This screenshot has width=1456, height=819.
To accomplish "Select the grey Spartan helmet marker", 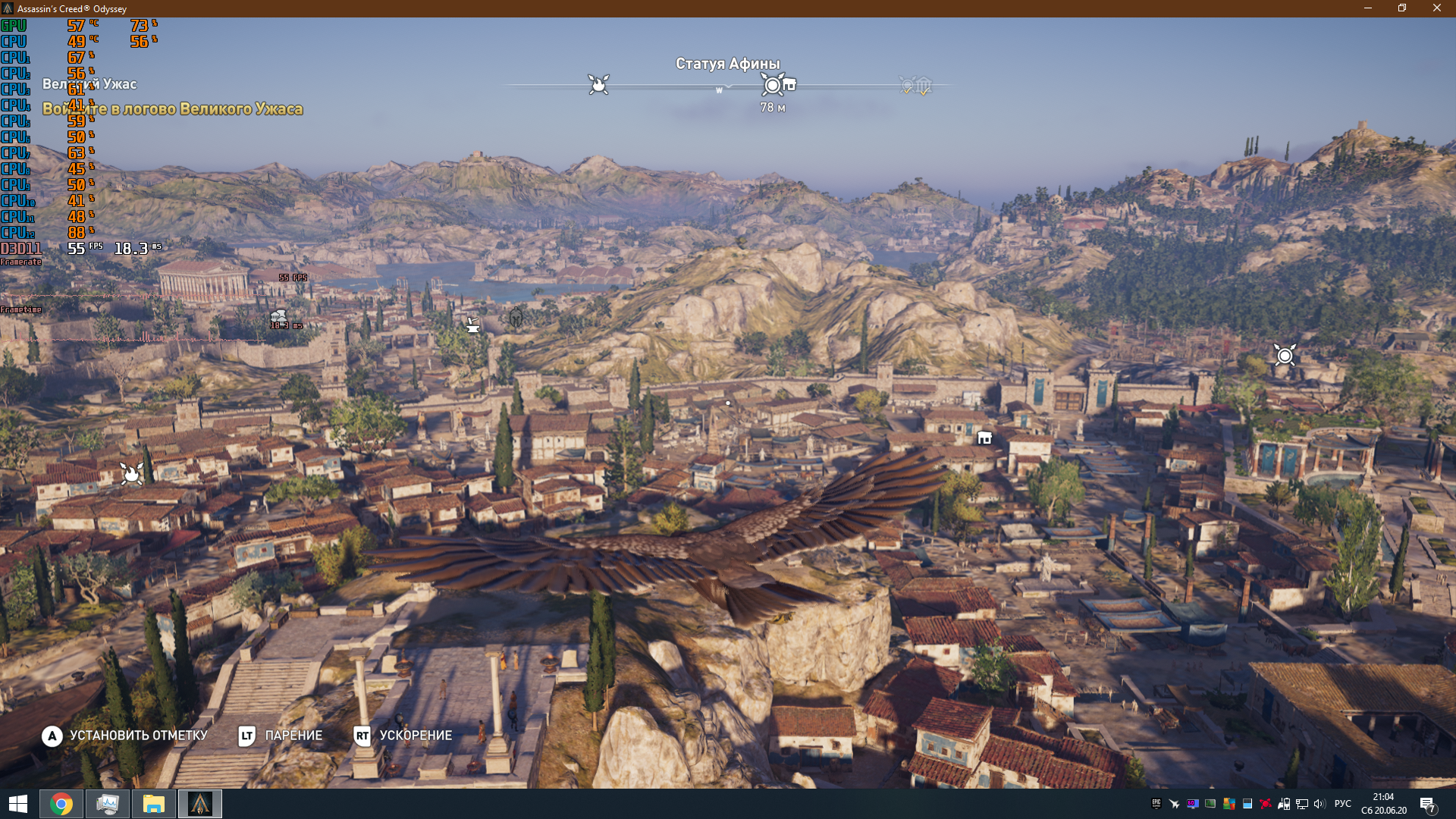I will [x=516, y=318].
